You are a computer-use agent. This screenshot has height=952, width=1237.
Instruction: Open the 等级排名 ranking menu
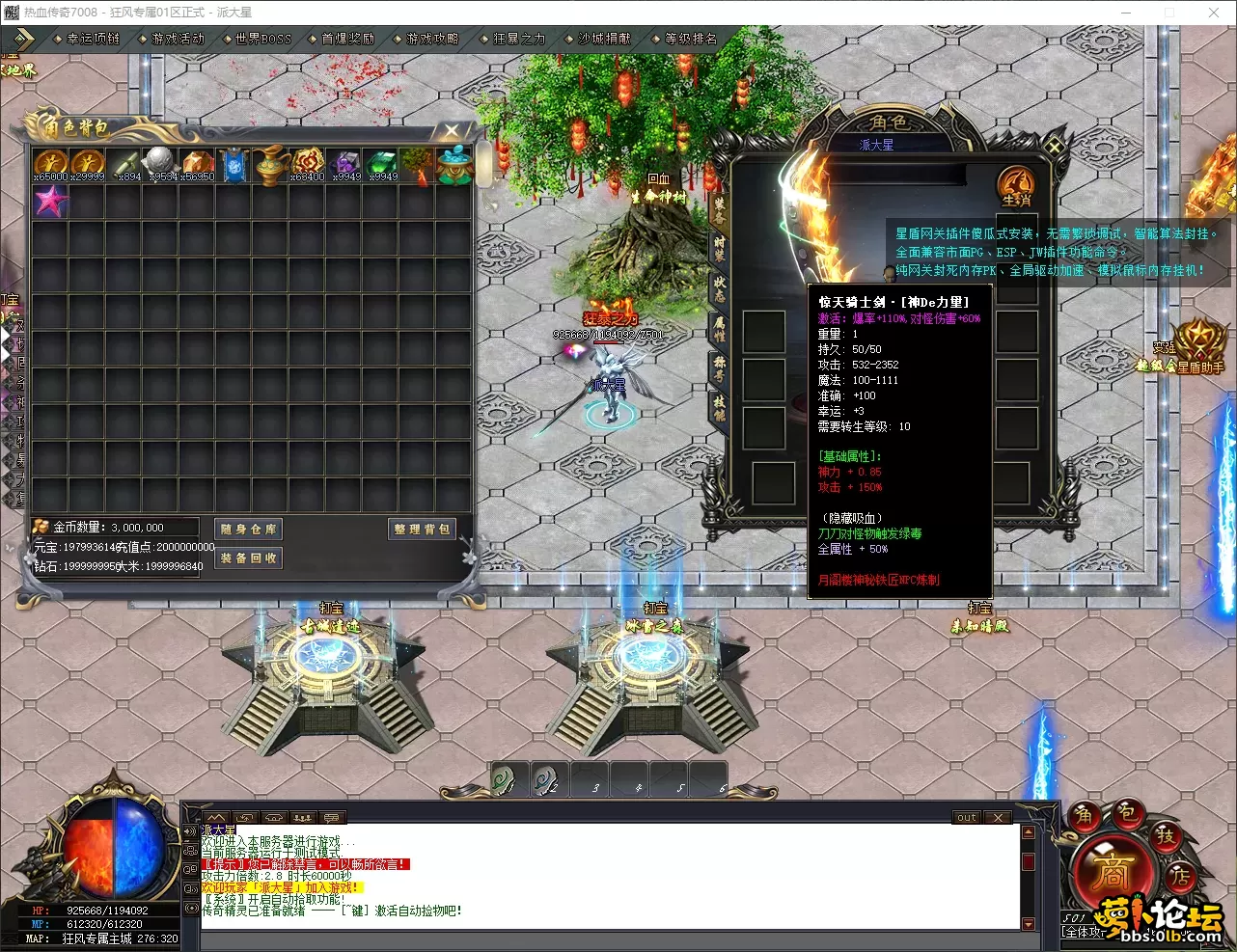[691, 39]
